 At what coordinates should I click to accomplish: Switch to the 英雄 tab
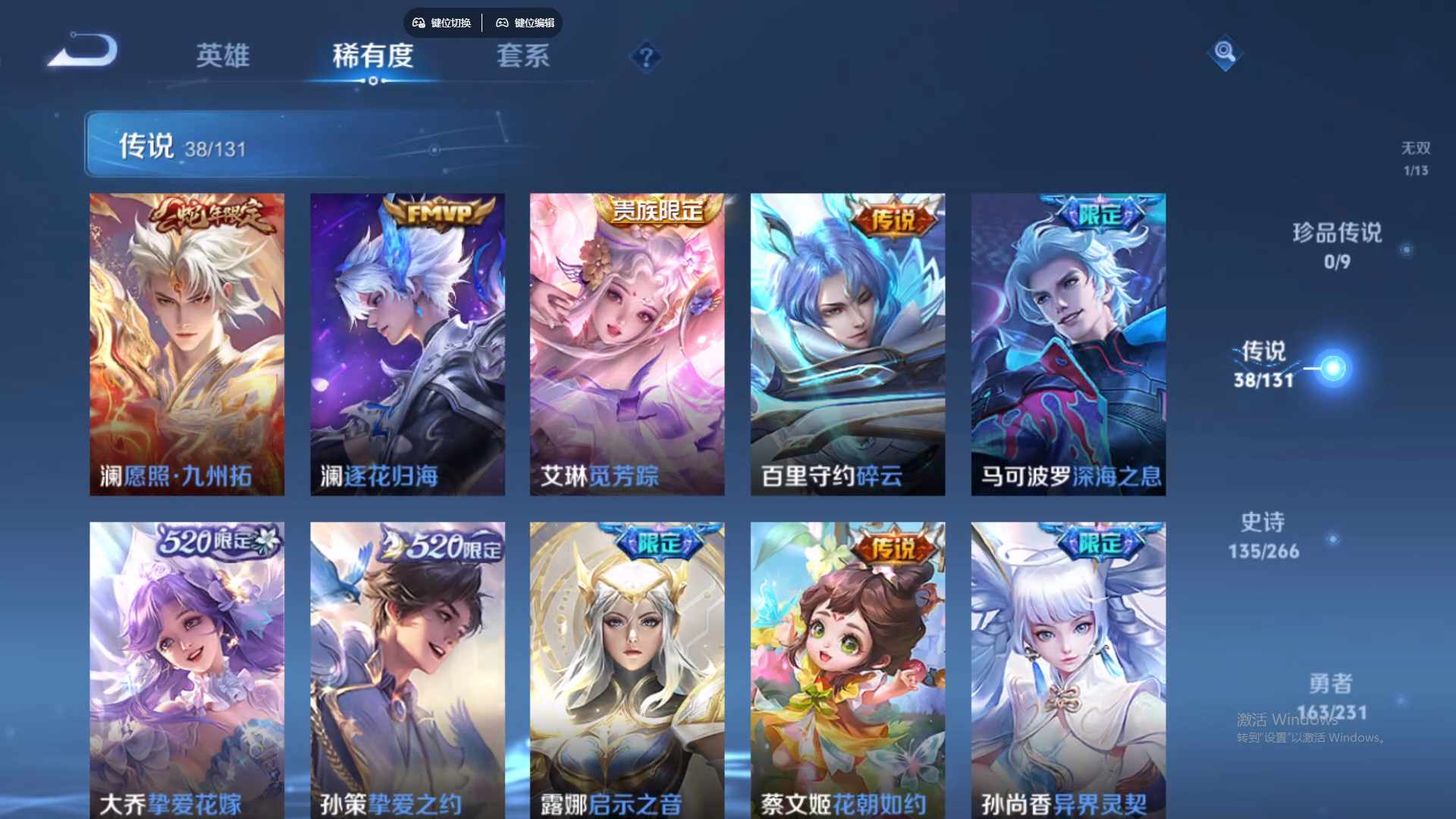pos(224,57)
